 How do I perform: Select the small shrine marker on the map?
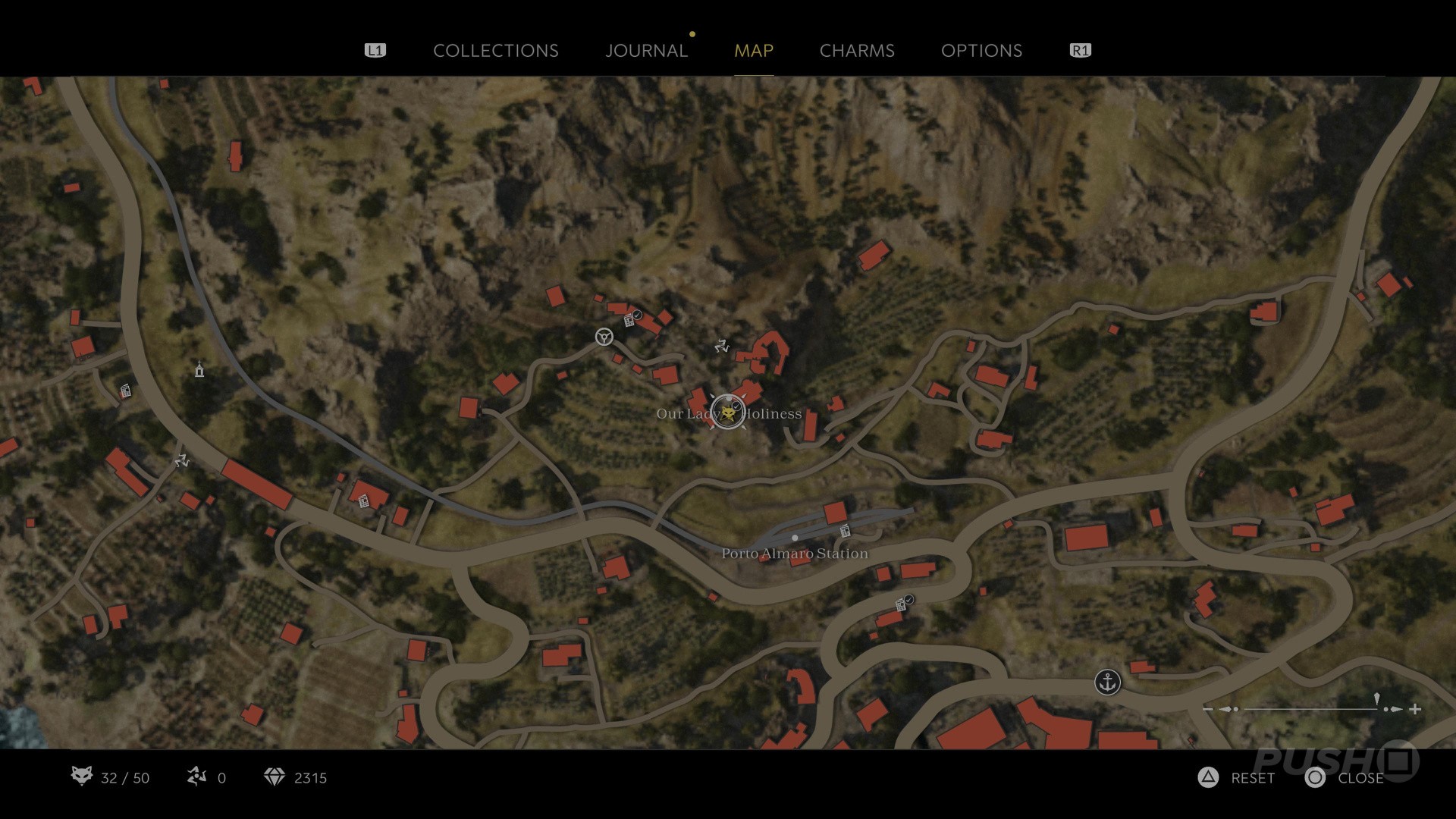pos(199,369)
